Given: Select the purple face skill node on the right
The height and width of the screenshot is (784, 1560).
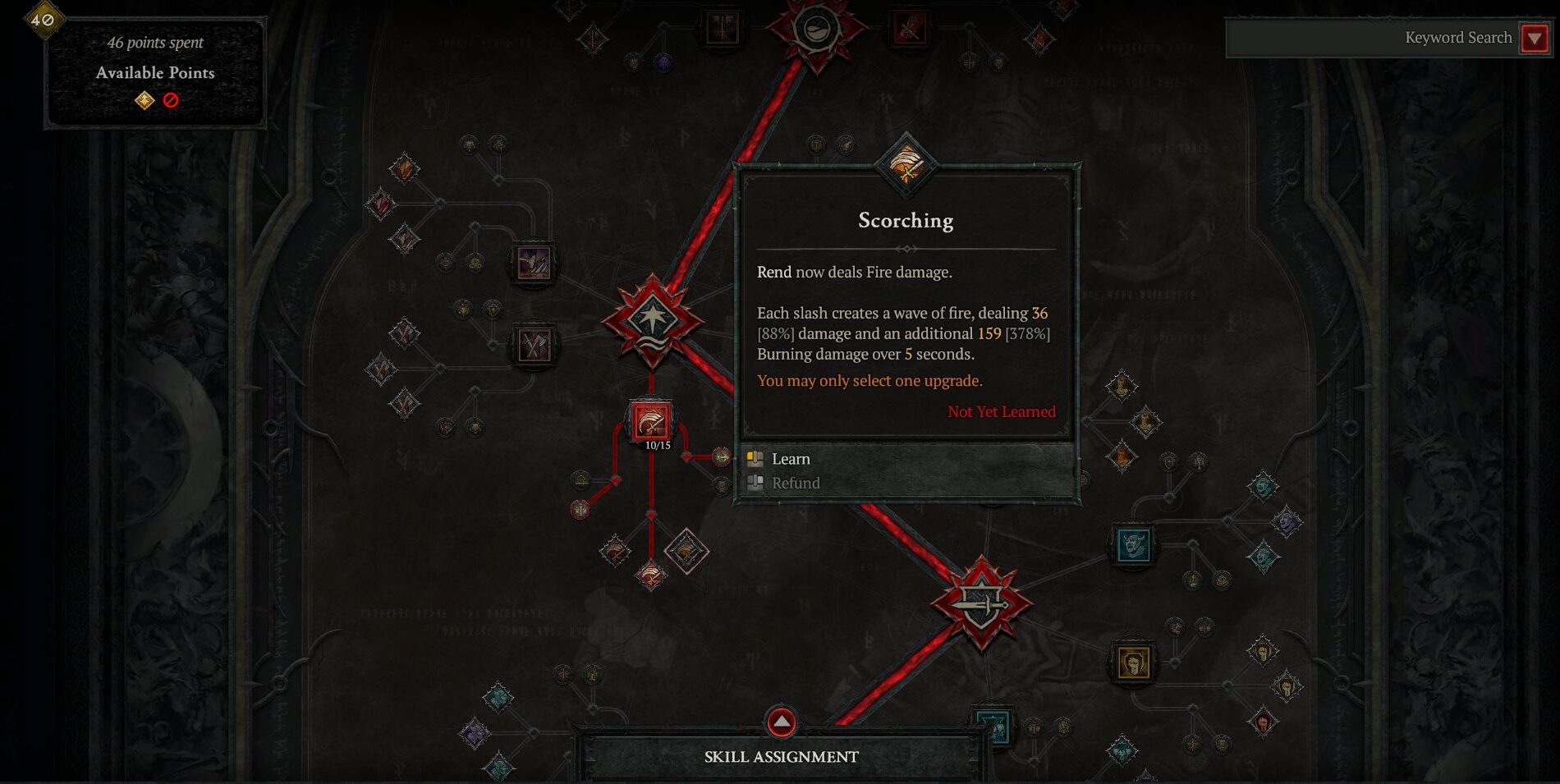Looking at the screenshot, I should pyautogui.click(x=1286, y=522).
